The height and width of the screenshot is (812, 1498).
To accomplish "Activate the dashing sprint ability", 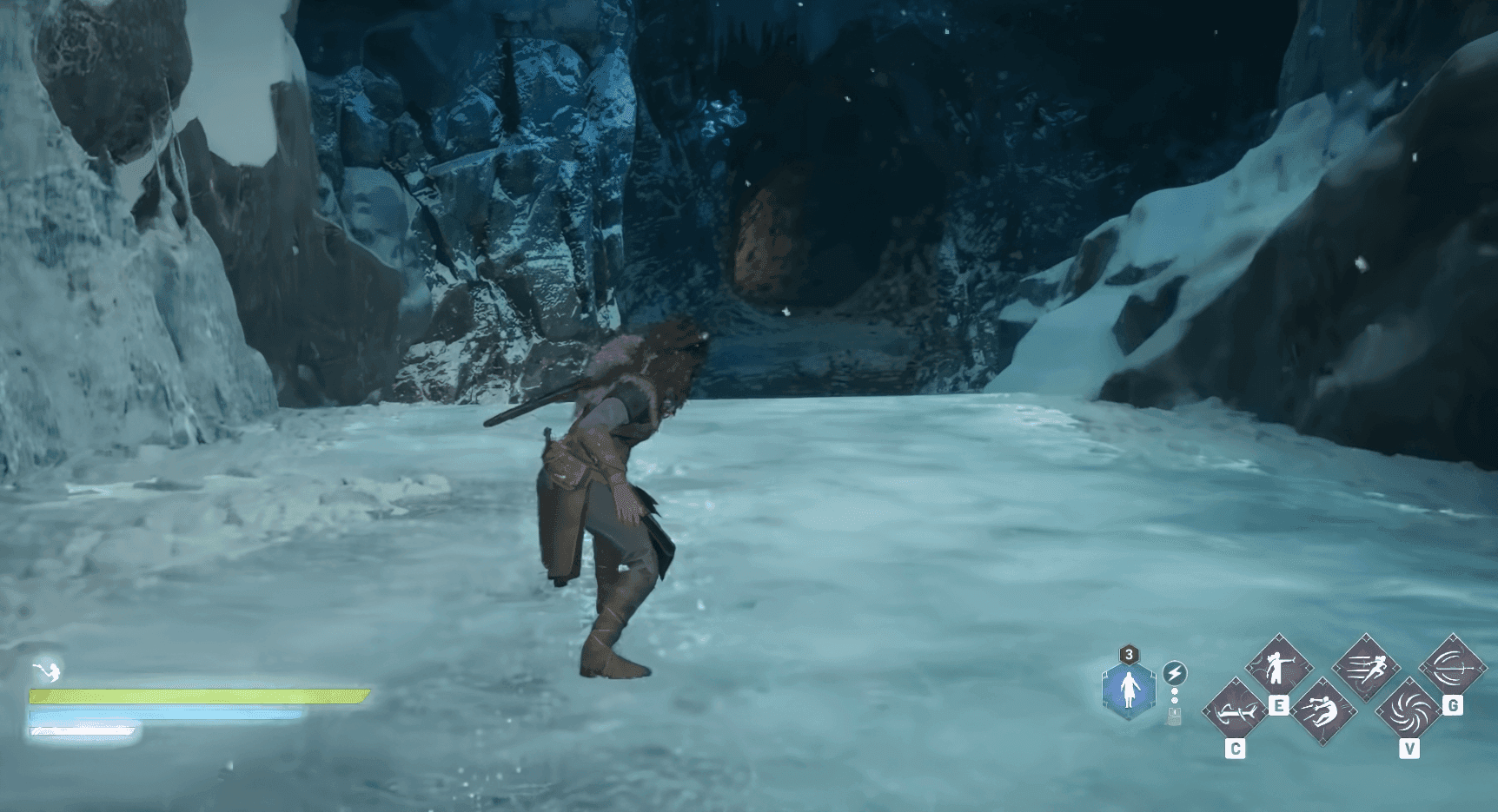I will [1365, 667].
